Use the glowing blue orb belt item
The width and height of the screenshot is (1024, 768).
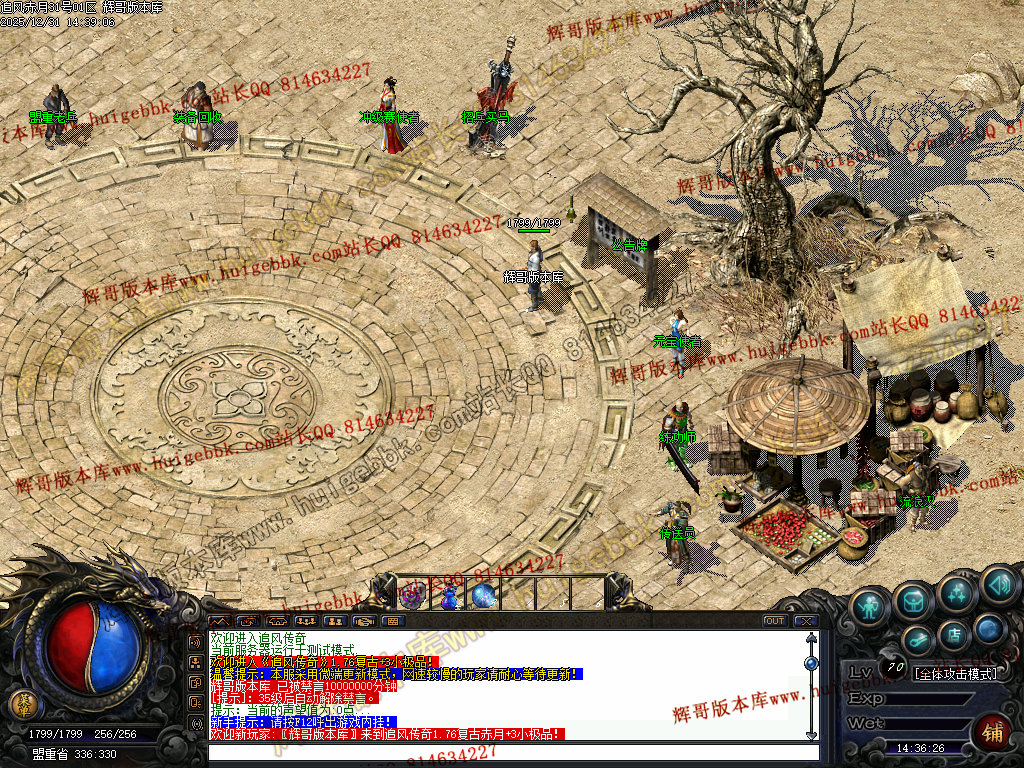(484, 597)
